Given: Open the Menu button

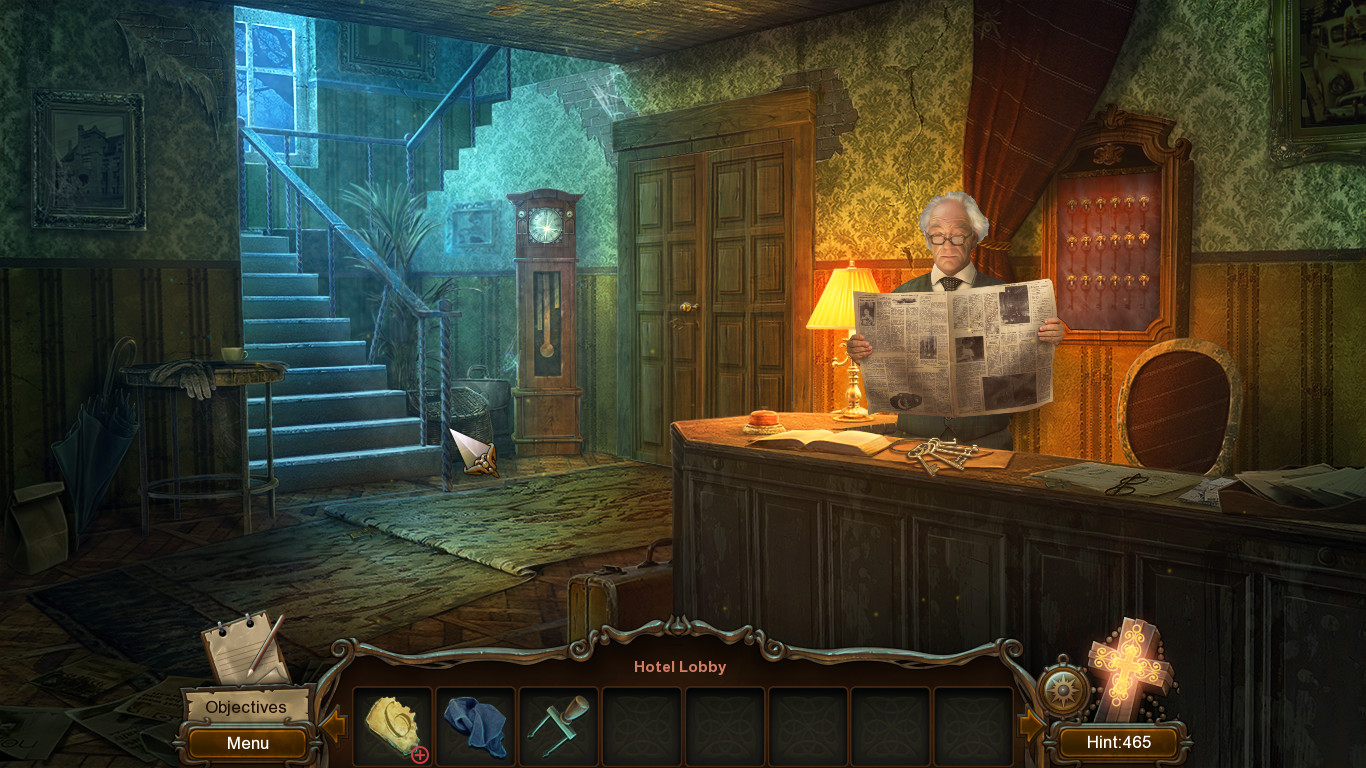Looking at the screenshot, I should 246,743.
